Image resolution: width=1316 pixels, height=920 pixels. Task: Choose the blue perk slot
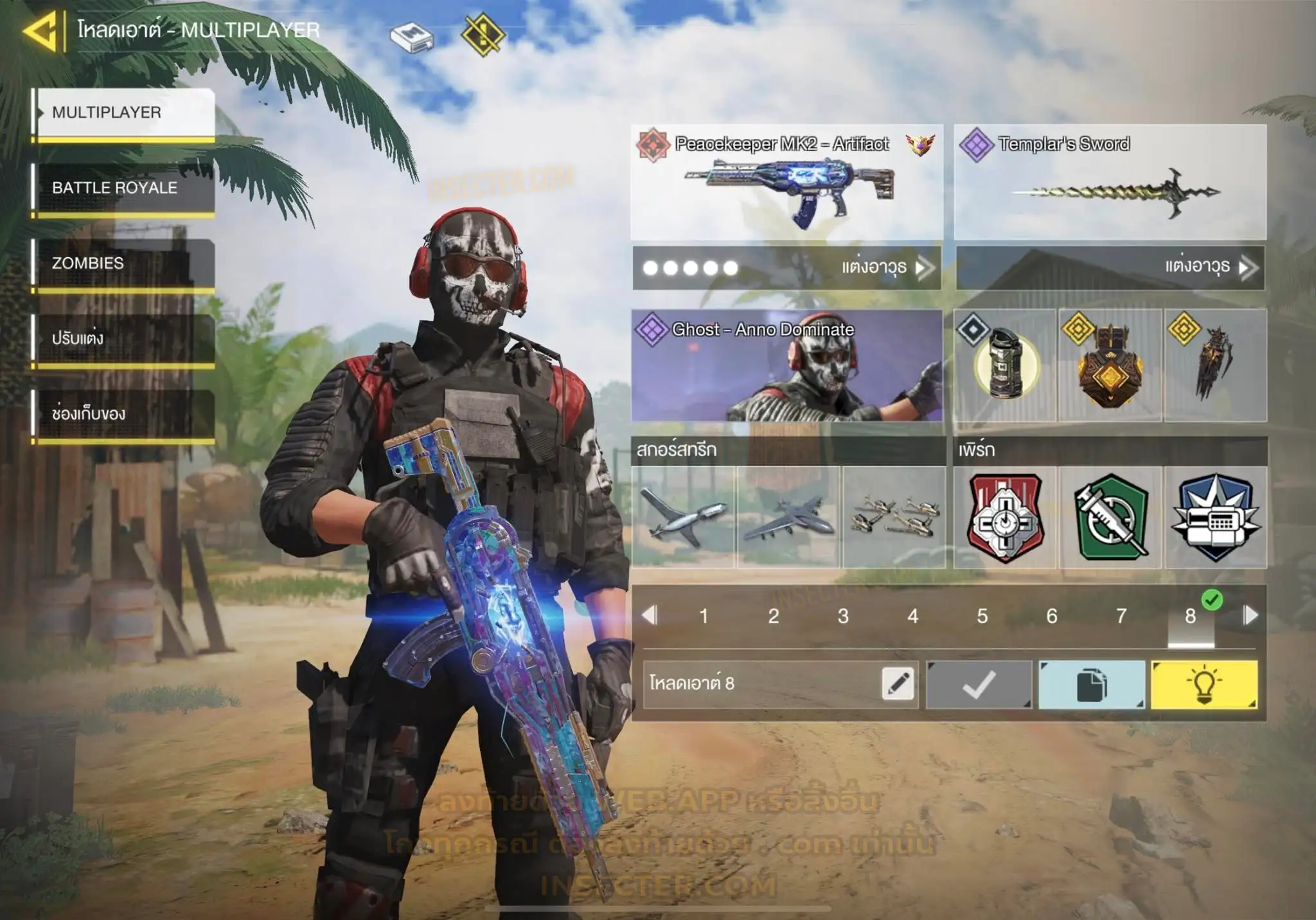point(1215,517)
